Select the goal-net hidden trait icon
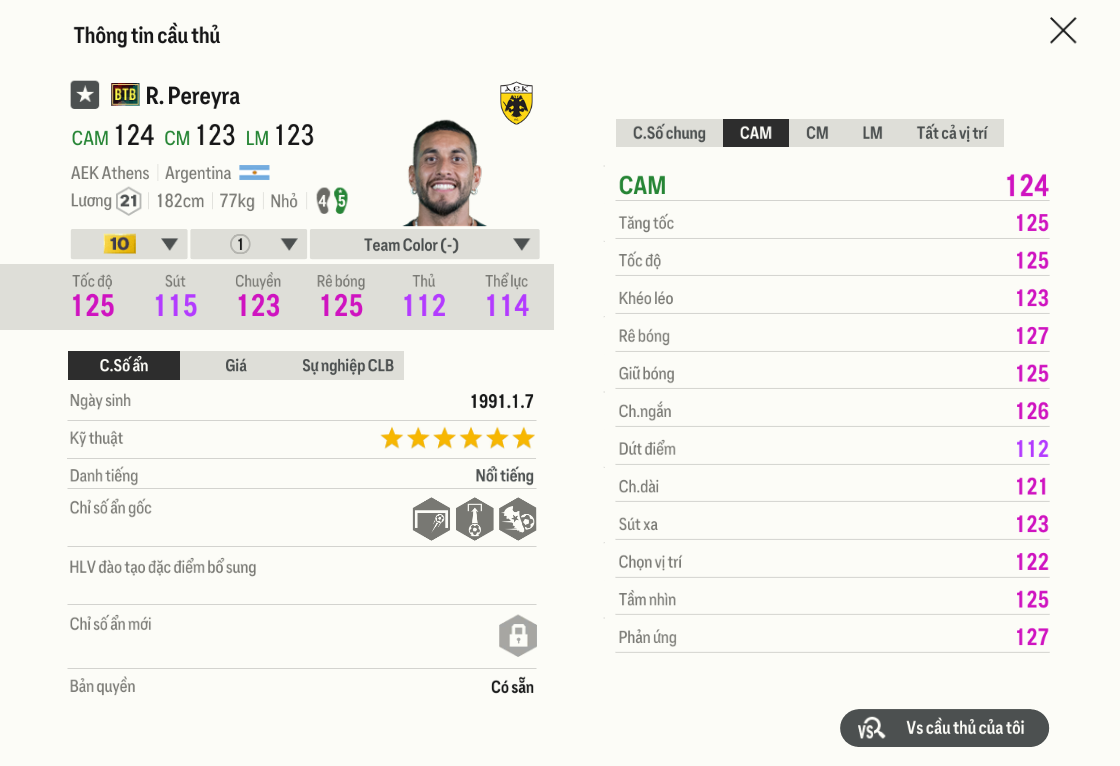Viewport: 1120px width, 766px height. click(x=431, y=519)
